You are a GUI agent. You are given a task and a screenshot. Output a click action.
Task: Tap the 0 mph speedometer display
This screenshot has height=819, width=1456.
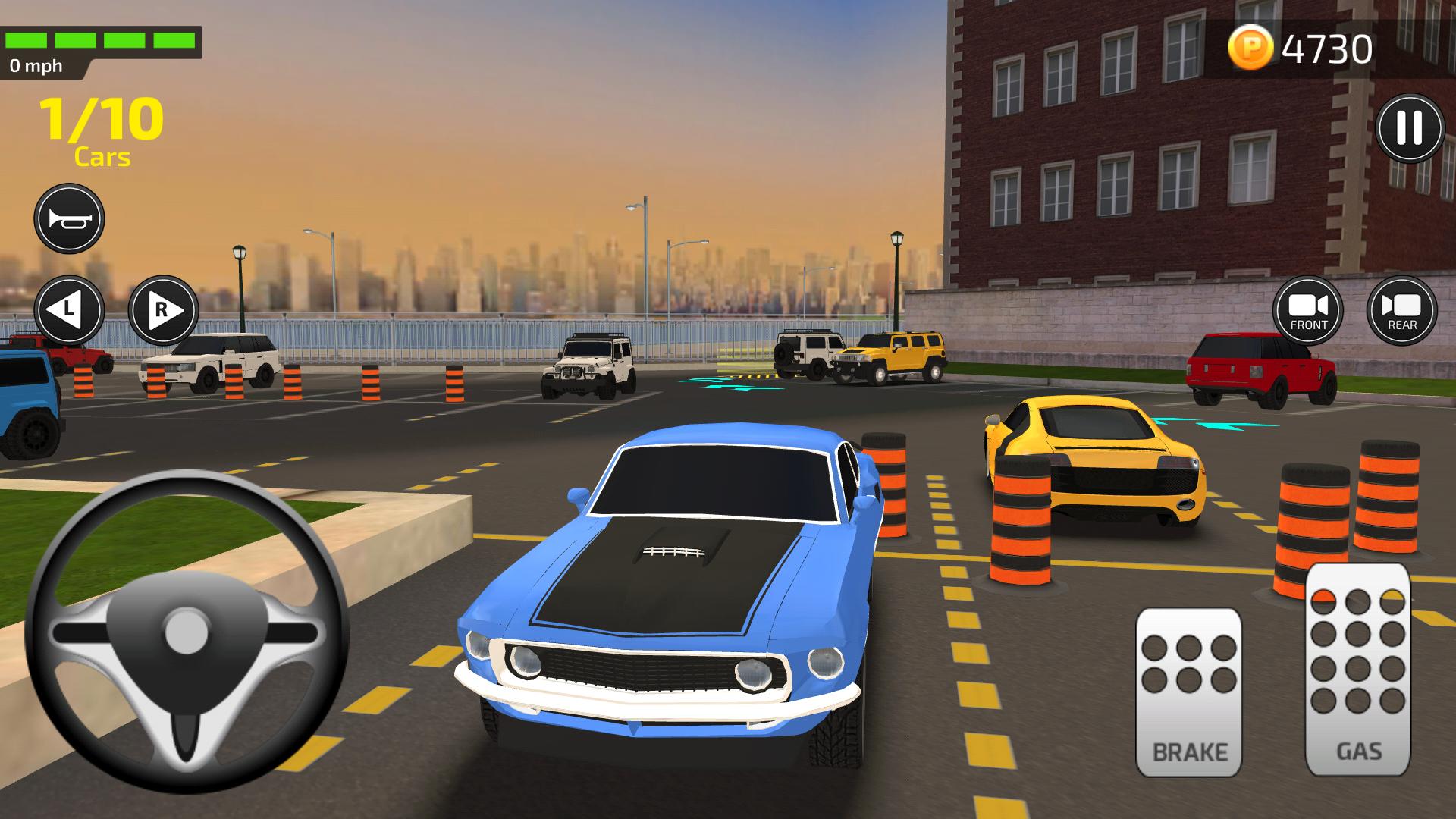click(36, 67)
